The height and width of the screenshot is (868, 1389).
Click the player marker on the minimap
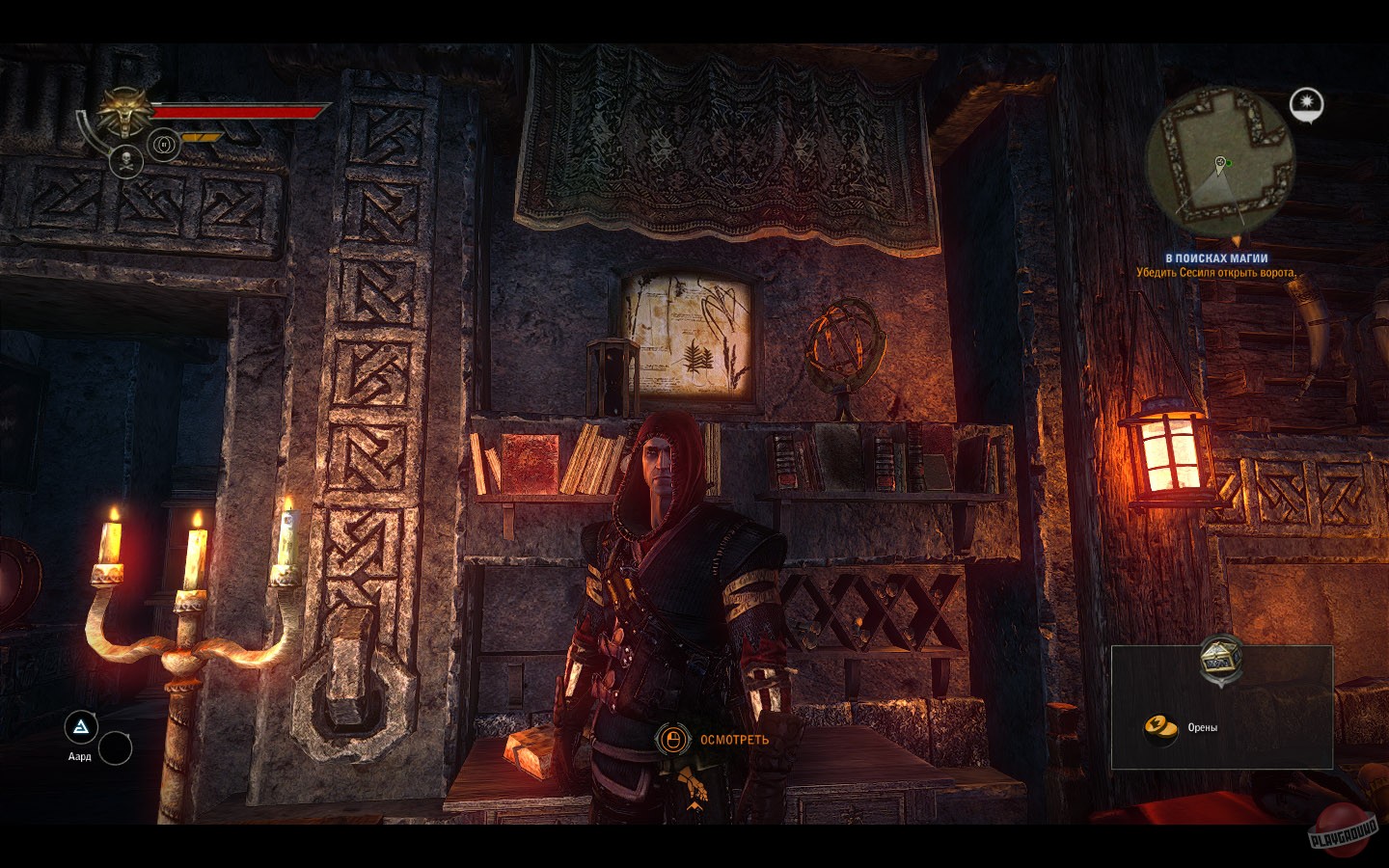[1220, 163]
